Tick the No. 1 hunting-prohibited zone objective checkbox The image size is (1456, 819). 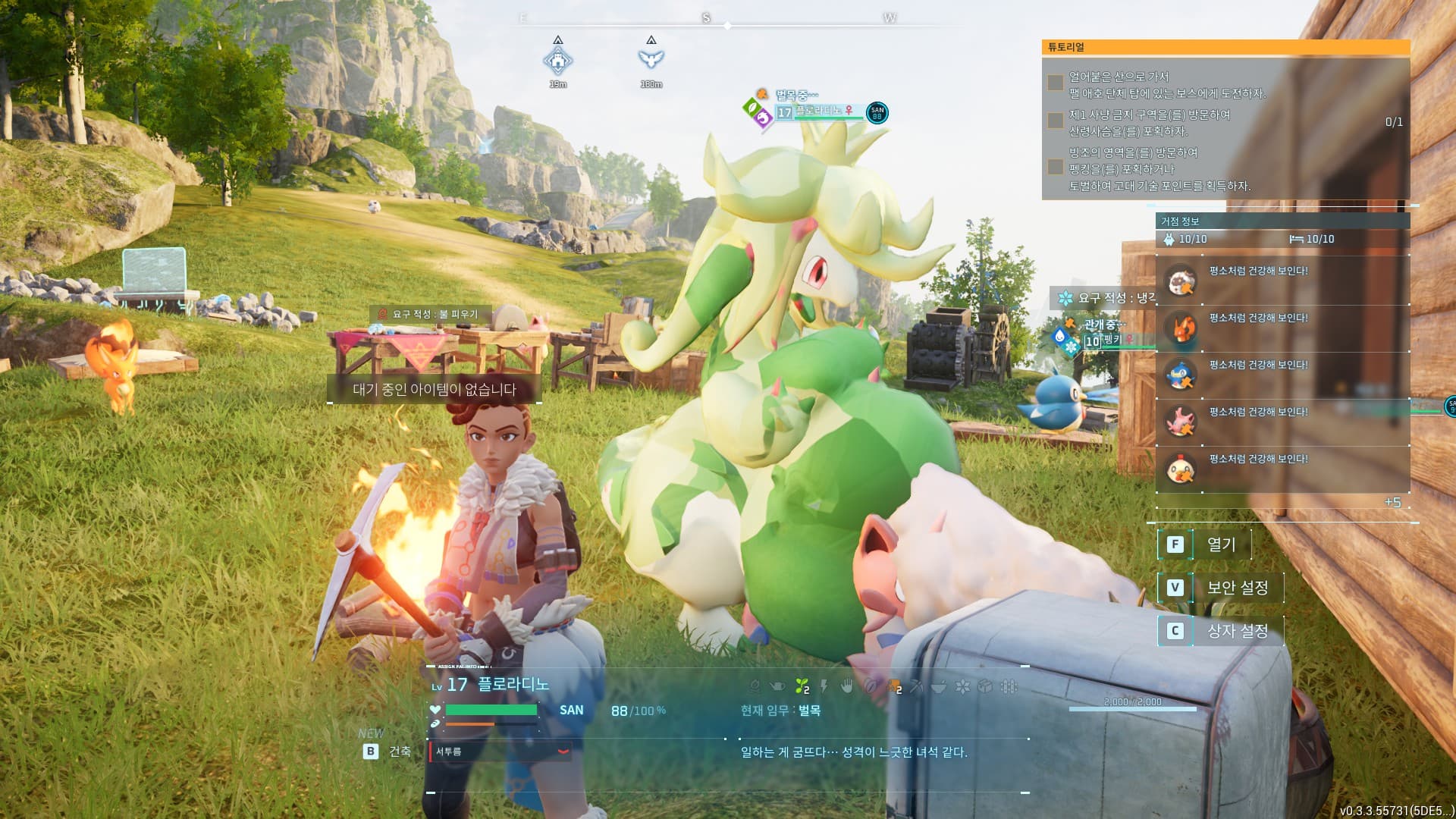pyautogui.click(x=1055, y=121)
